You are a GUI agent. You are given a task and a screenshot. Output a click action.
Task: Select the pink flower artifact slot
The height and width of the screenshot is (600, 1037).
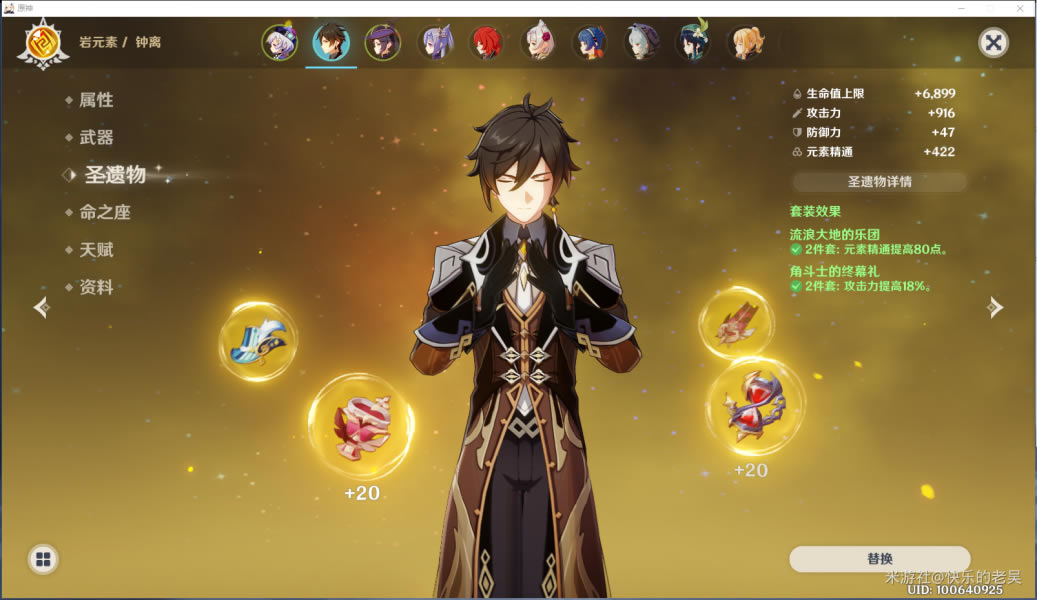[x=360, y=425]
